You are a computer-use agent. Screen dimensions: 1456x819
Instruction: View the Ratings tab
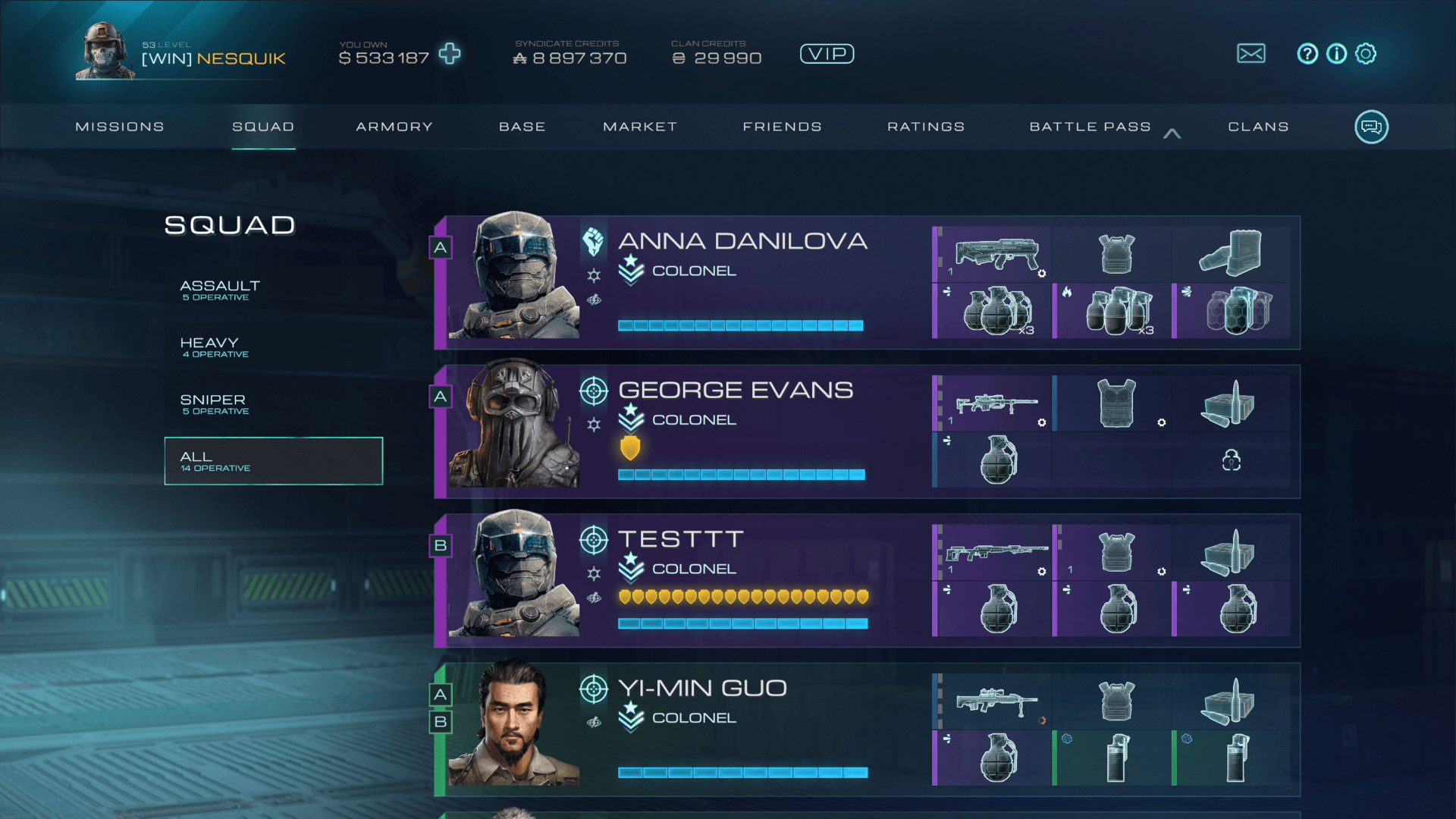(x=926, y=127)
